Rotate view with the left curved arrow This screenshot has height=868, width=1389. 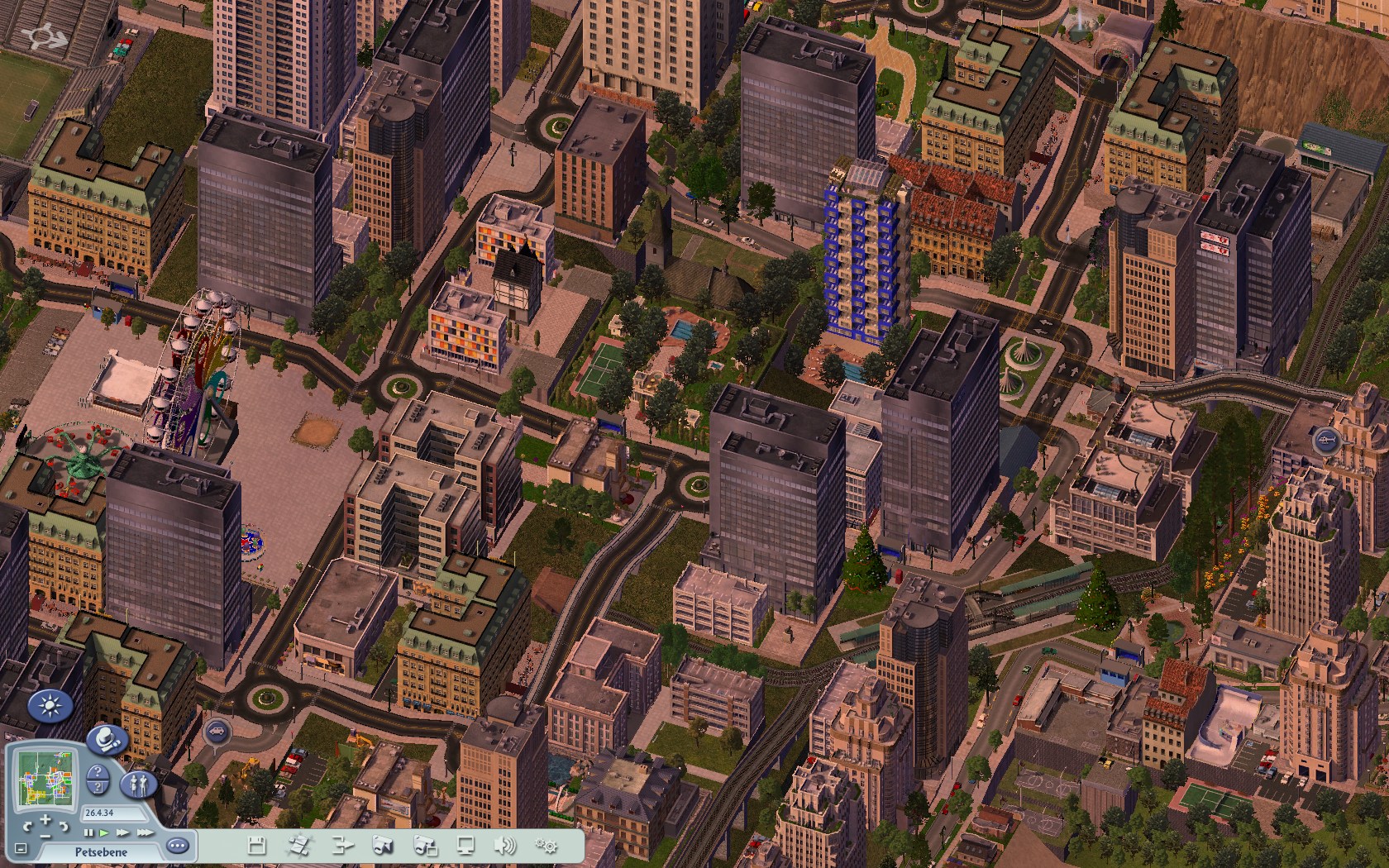27,826
